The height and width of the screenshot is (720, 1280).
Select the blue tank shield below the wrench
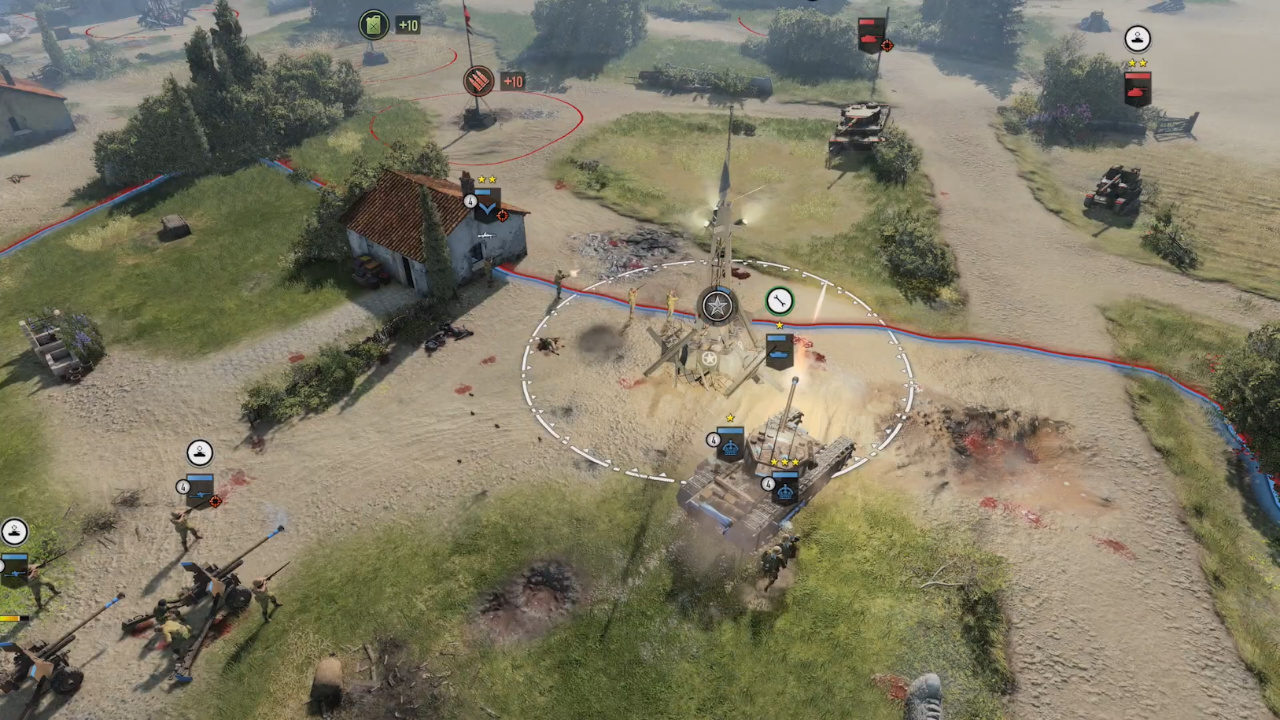click(779, 350)
